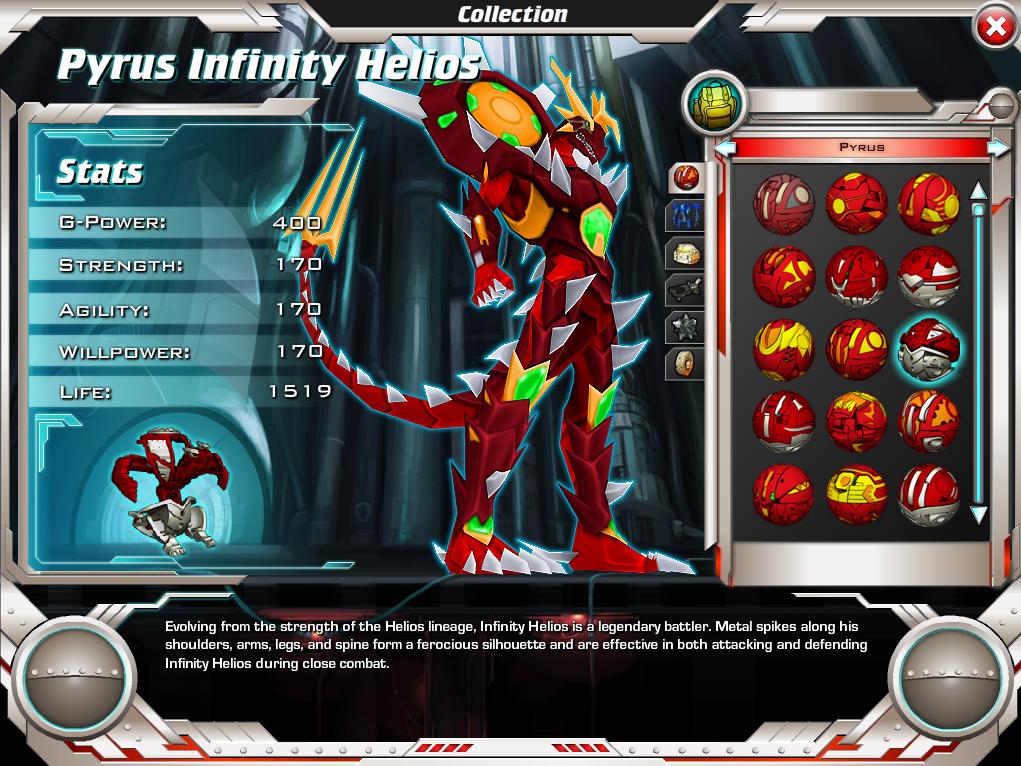Viewport: 1021px width, 766px height.
Task: Switch to the gold armored vehicle tab
Action: 686,253
